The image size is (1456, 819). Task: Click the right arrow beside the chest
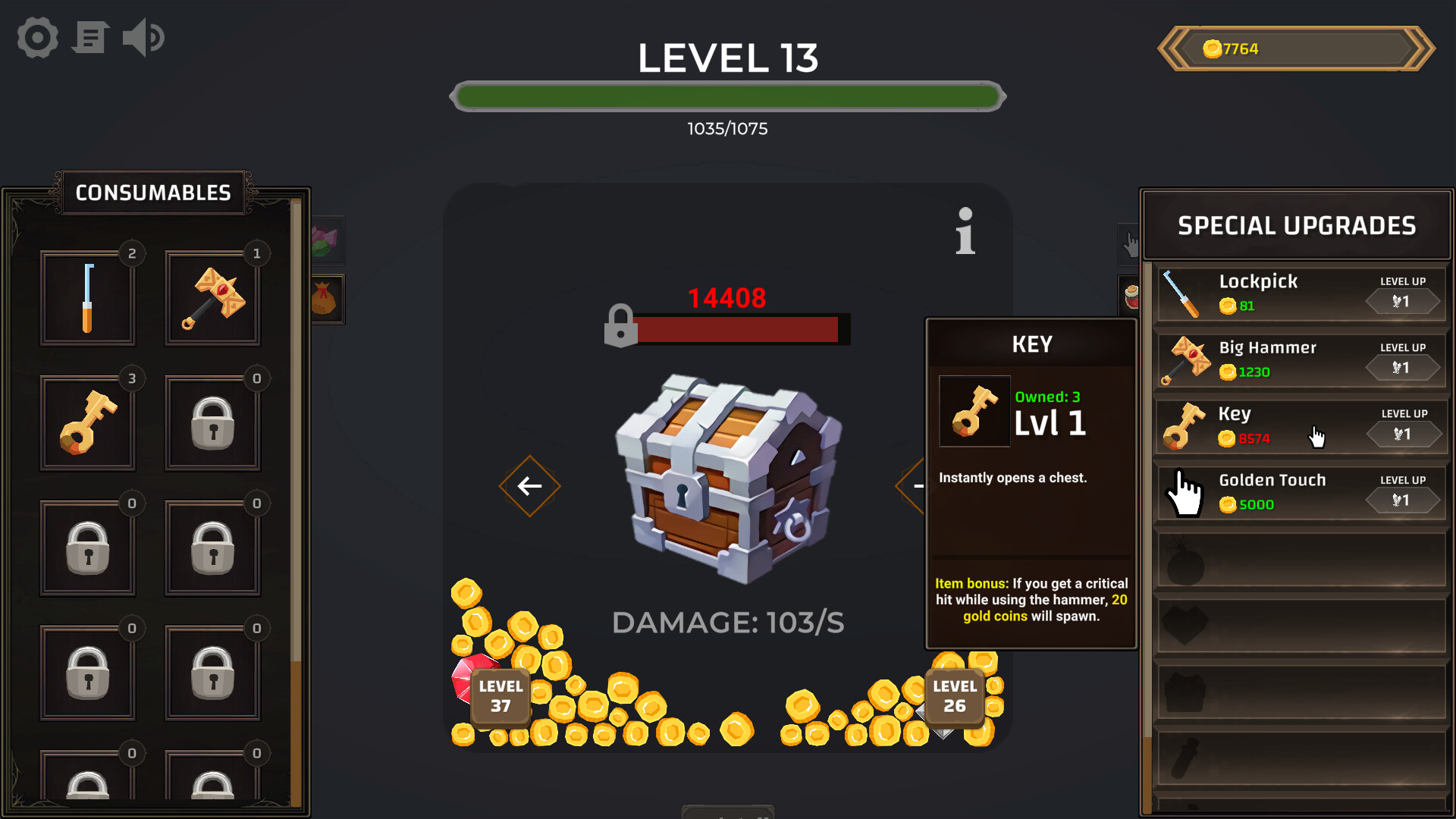point(914,485)
